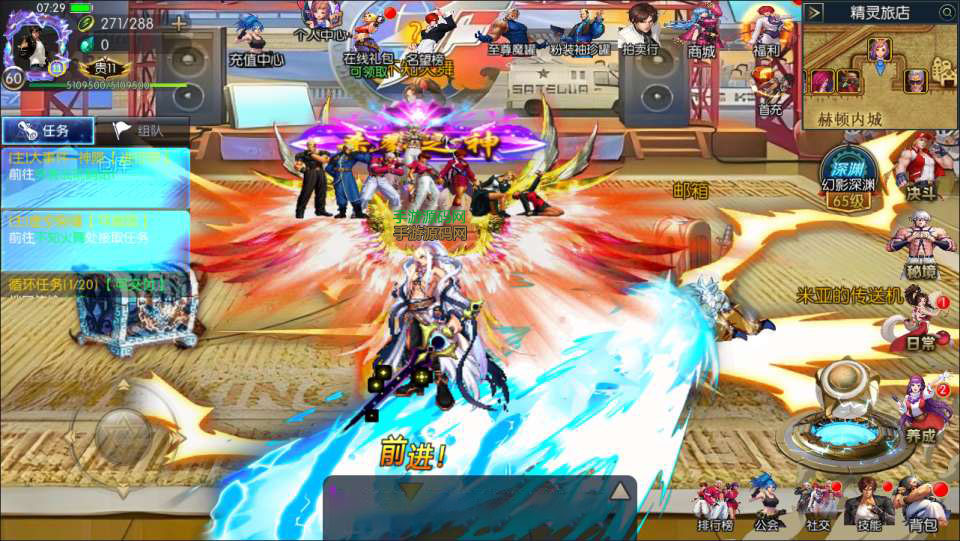Switch to the 任务 quest tab
The width and height of the screenshot is (960, 541).
(x=48, y=130)
